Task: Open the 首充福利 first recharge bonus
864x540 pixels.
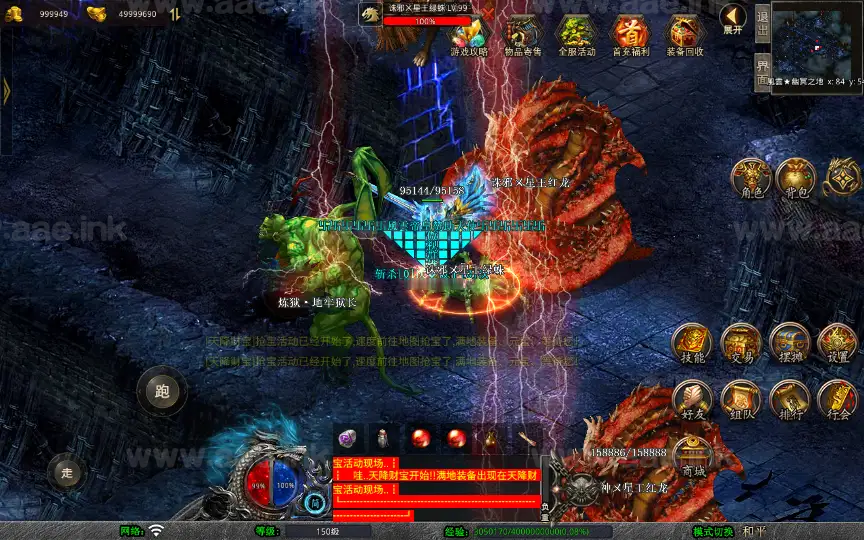Action: point(631,35)
